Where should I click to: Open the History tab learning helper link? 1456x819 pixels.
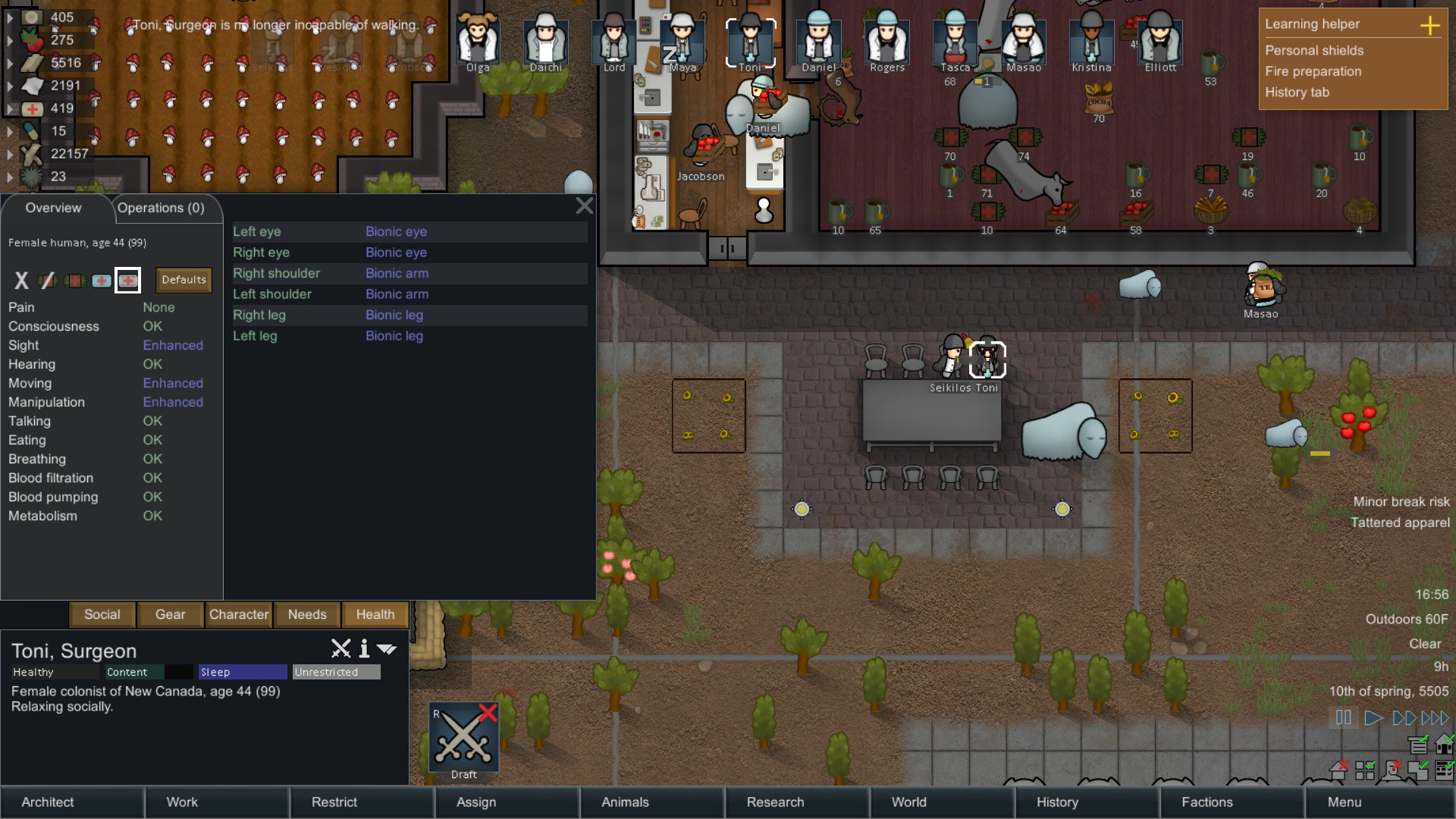(x=1298, y=93)
